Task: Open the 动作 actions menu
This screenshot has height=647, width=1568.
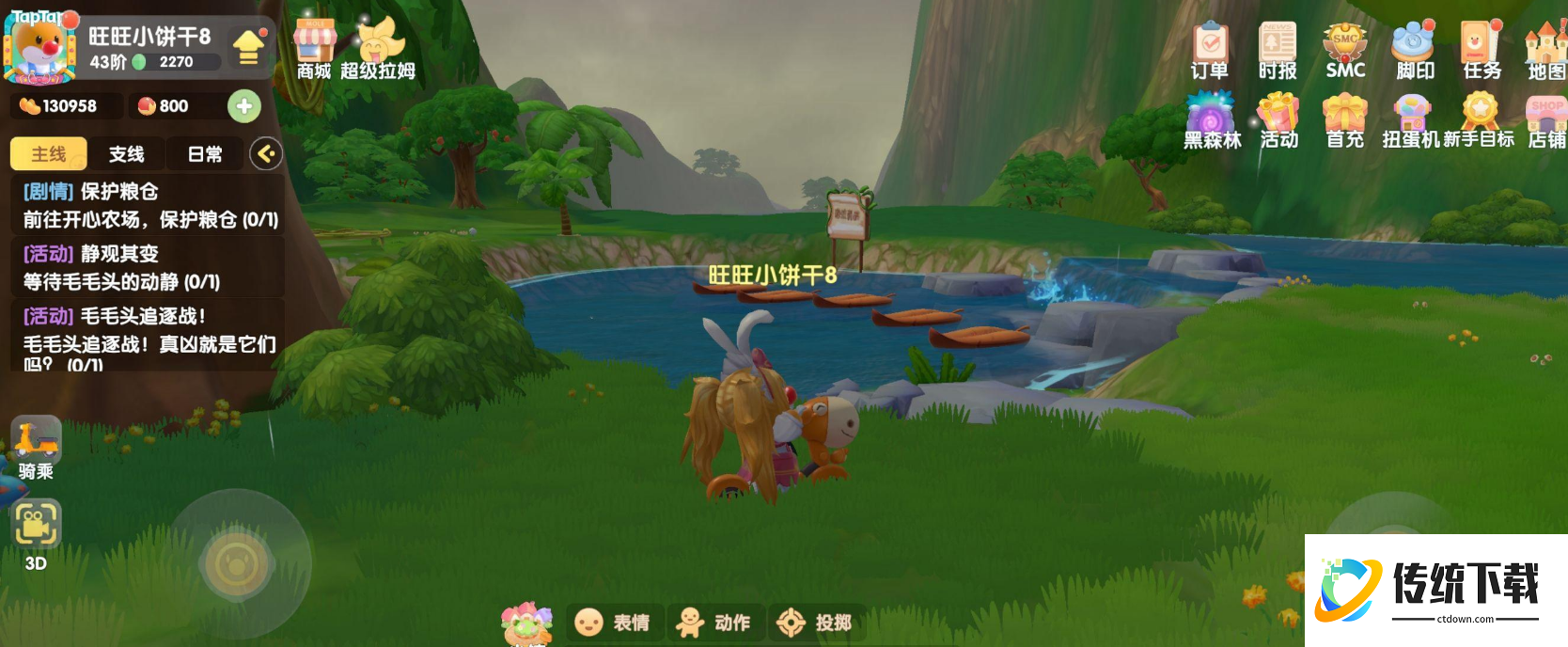Action: pos(714,623)
